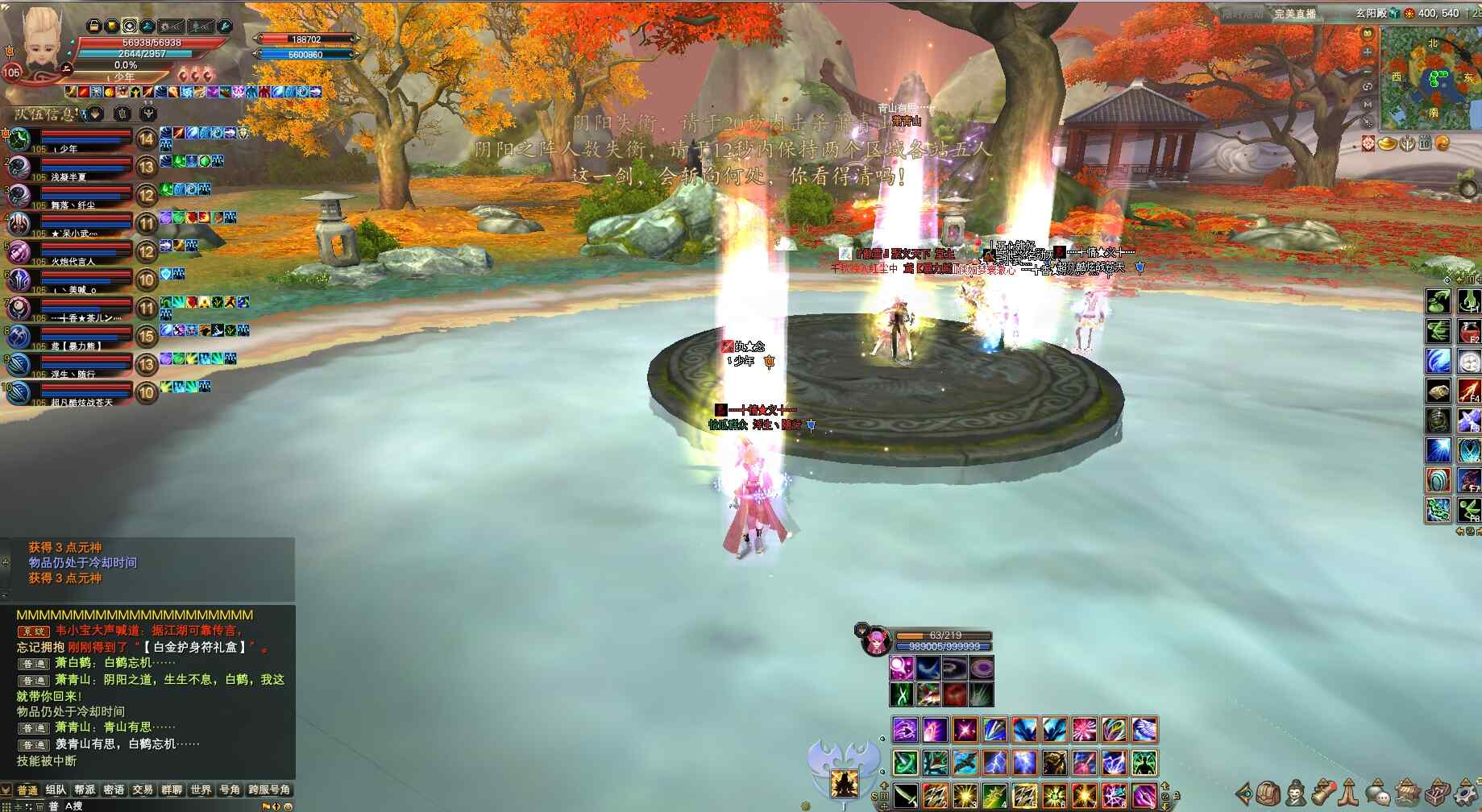Click the minimap zoom-in plus button

[1368, 52]
